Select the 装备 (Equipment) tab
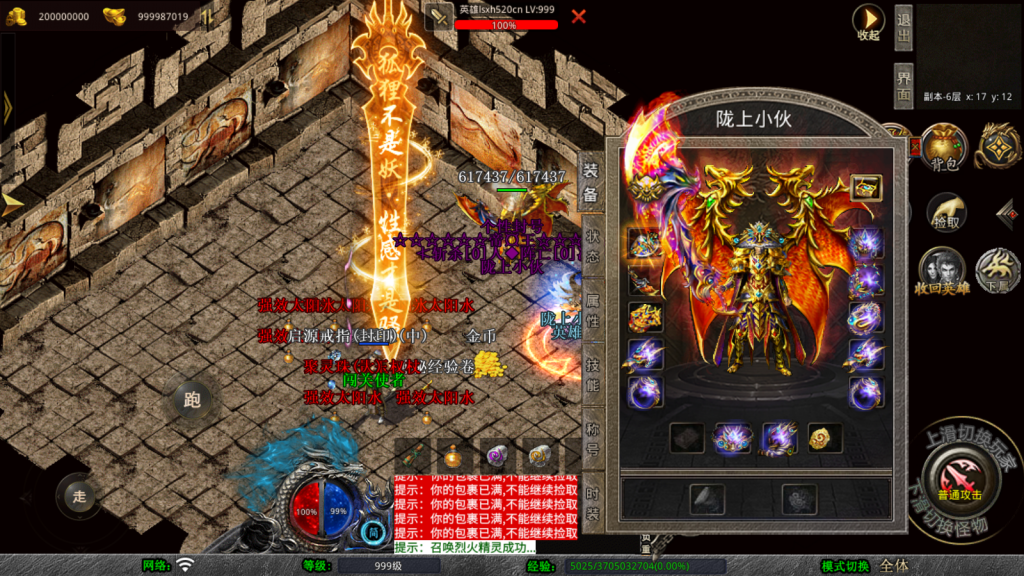This screenshot has height=576, width=1024. click(x=592, y=183)
